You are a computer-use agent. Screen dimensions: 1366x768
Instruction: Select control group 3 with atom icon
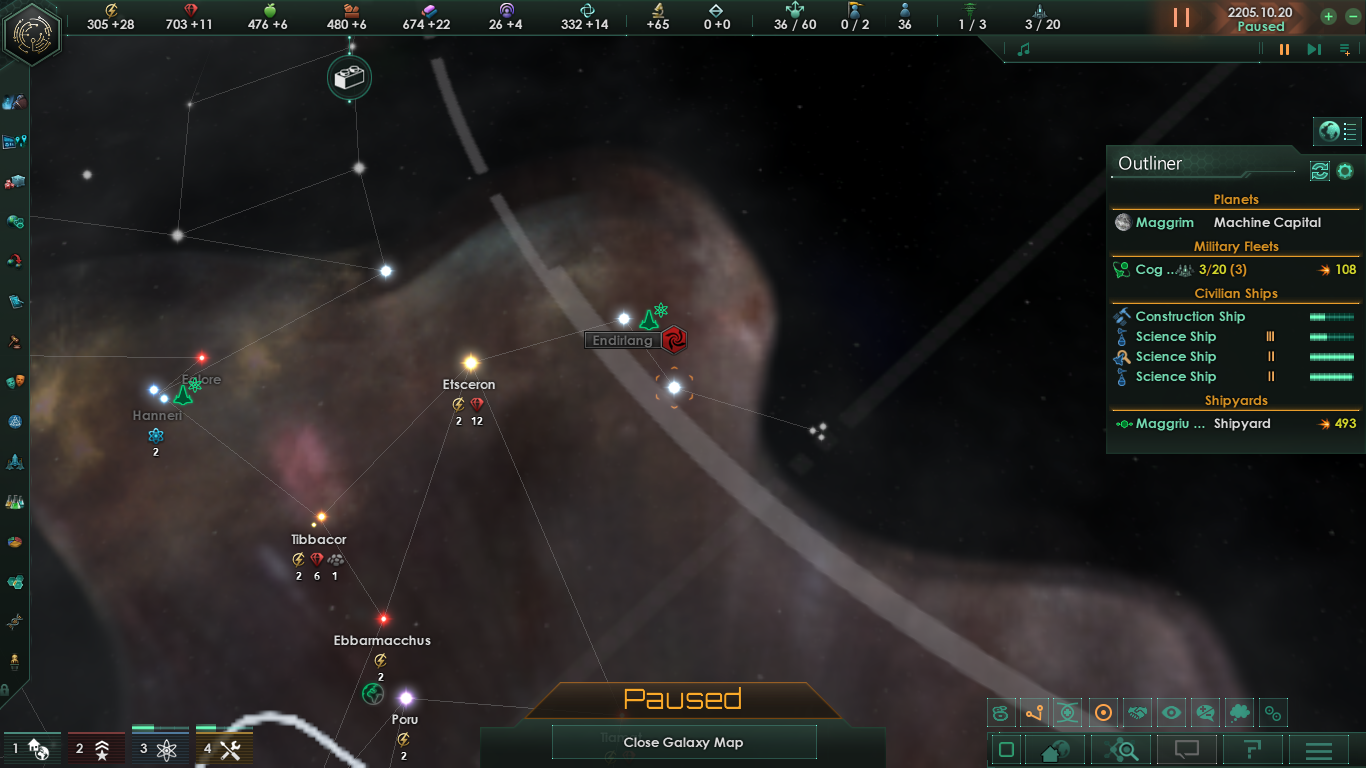click(160, 748)
